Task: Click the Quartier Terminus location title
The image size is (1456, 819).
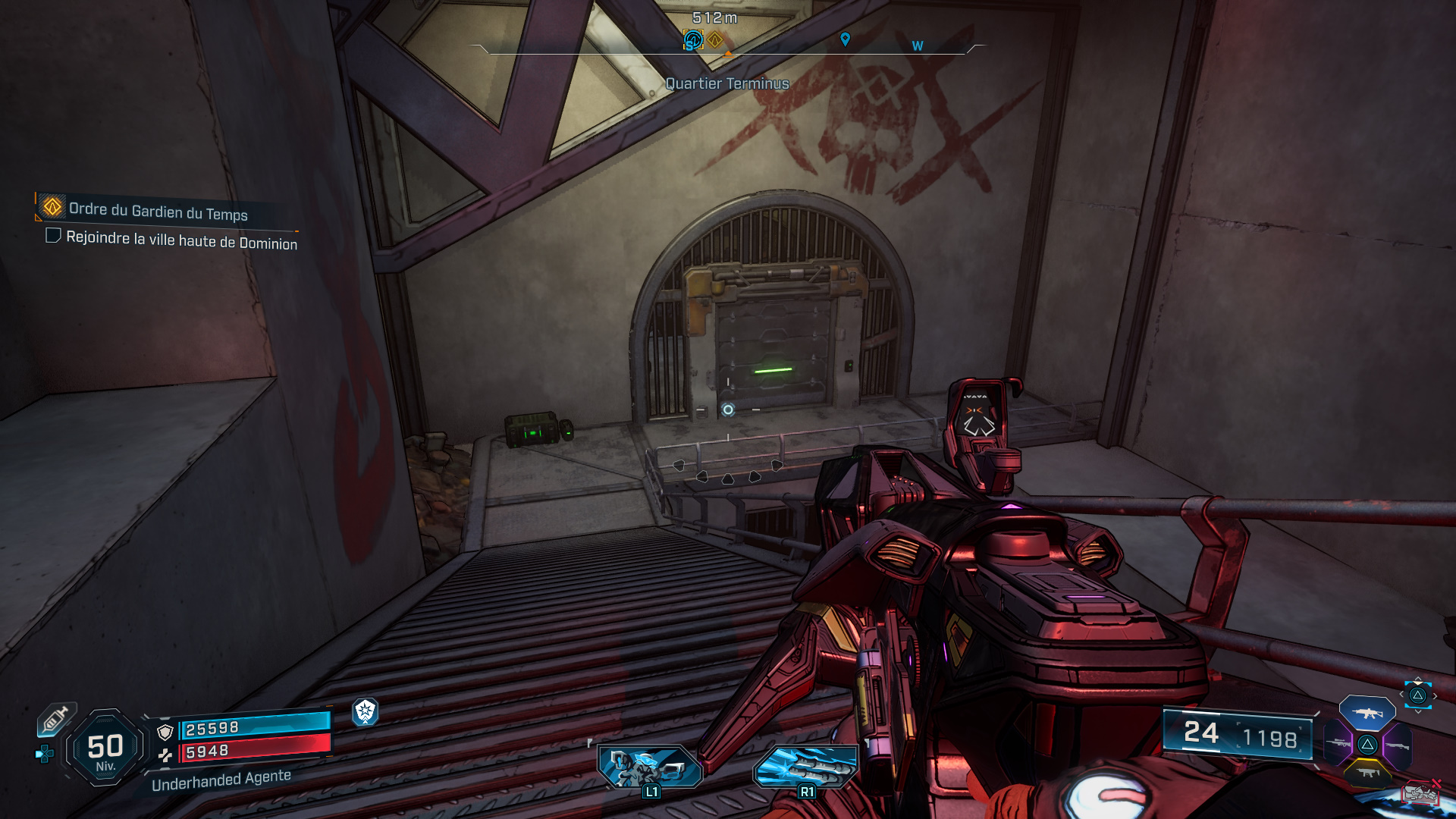Action: point(726,84)
